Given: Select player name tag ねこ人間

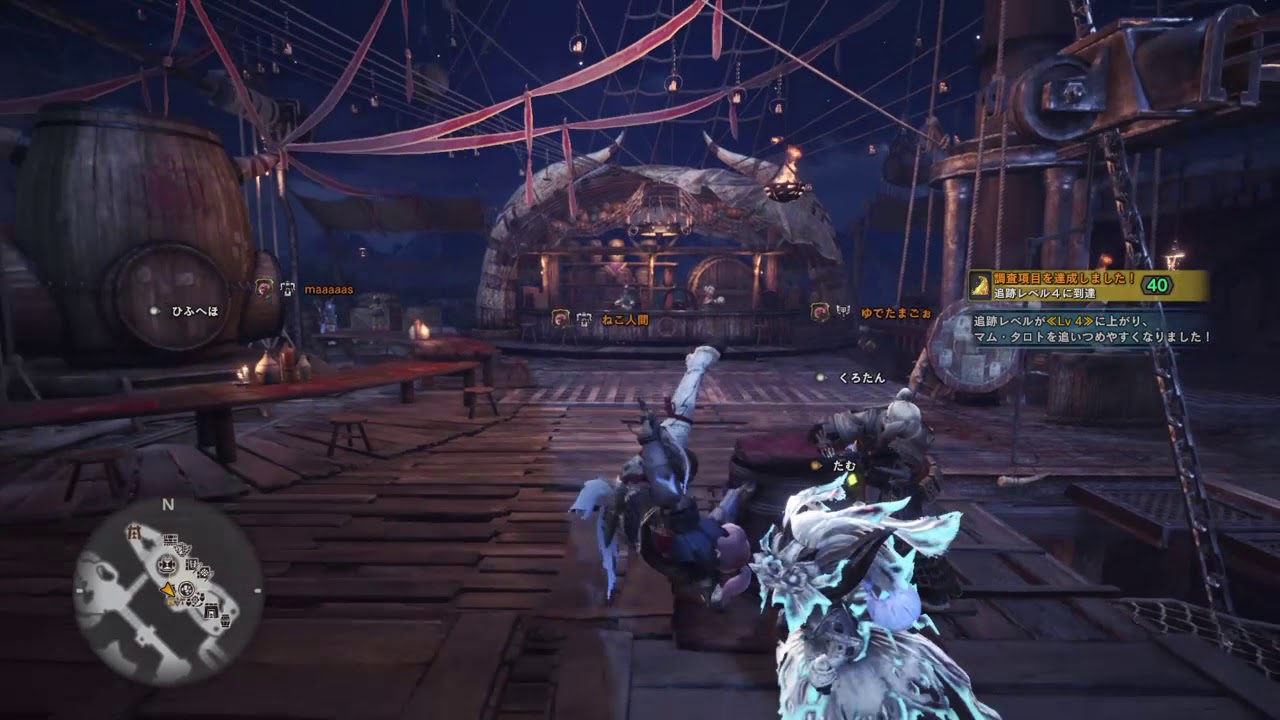Looking at the screenshot, I should coord(625,318).
